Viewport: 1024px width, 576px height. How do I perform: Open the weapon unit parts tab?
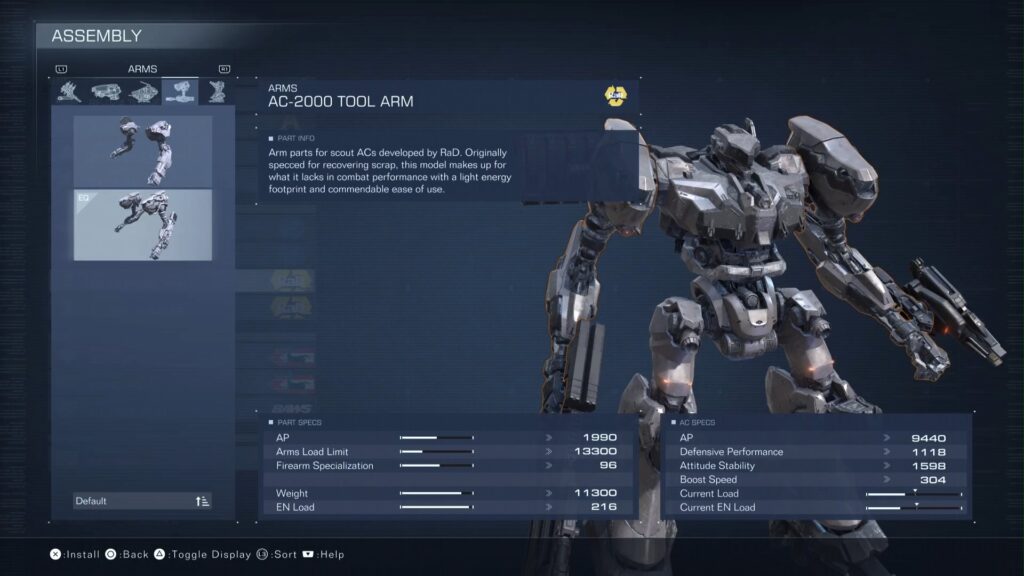pos(69,92)
